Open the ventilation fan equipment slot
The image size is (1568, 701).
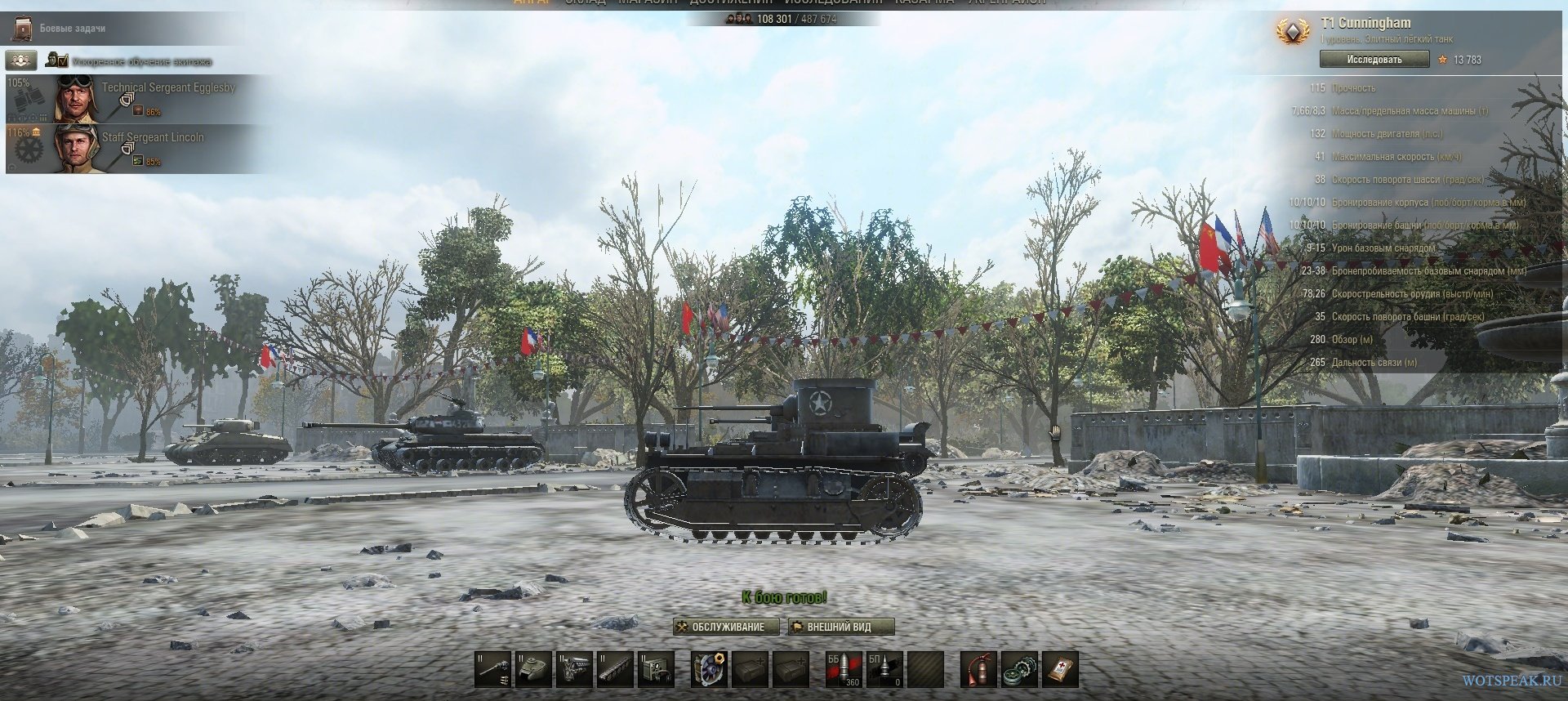click(709, 669)
